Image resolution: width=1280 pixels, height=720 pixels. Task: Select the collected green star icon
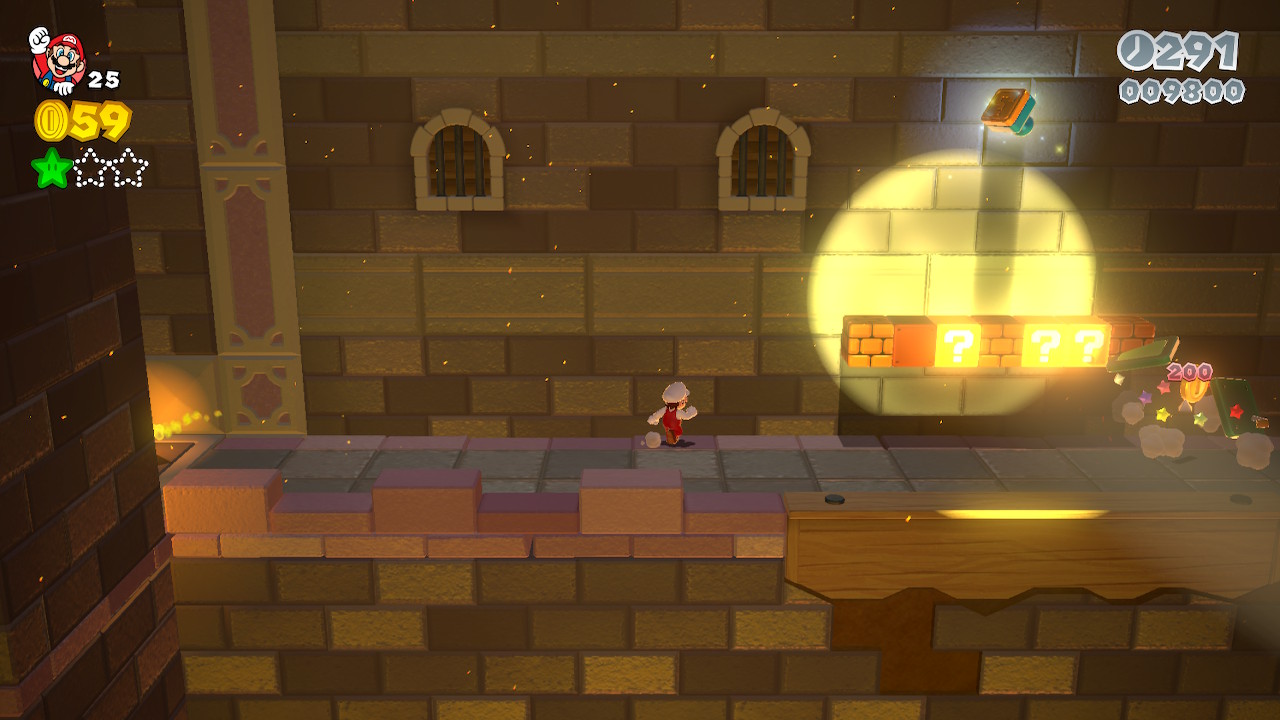coord(51,168)
